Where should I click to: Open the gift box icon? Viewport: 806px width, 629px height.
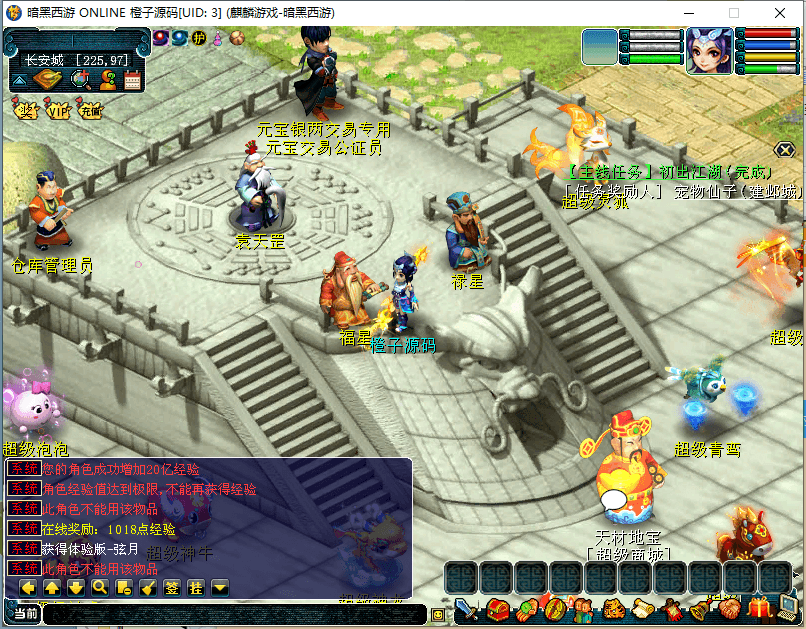click(762, 607)
